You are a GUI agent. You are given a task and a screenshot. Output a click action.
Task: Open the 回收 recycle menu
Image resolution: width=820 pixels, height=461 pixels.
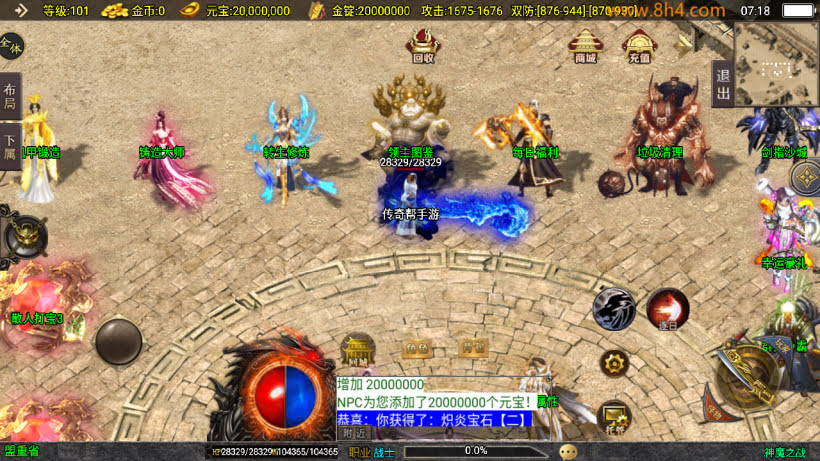[423, 45]
